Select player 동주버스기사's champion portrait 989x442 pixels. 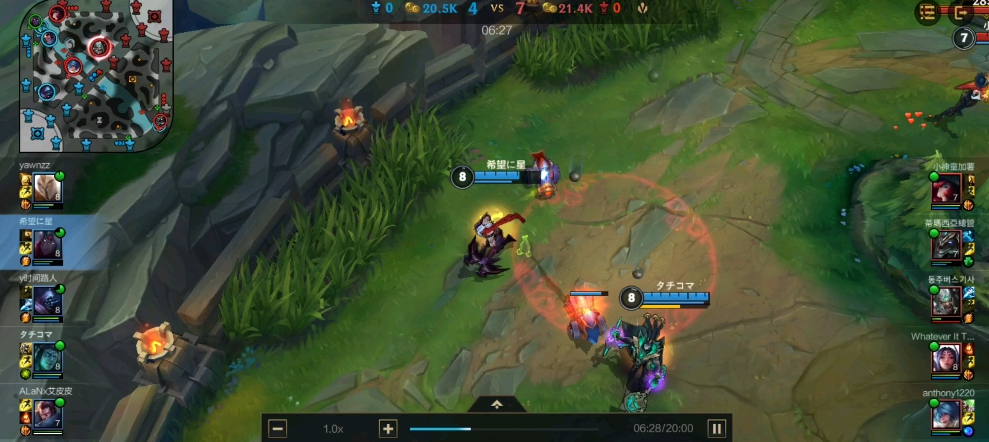[x=946, y=300]
